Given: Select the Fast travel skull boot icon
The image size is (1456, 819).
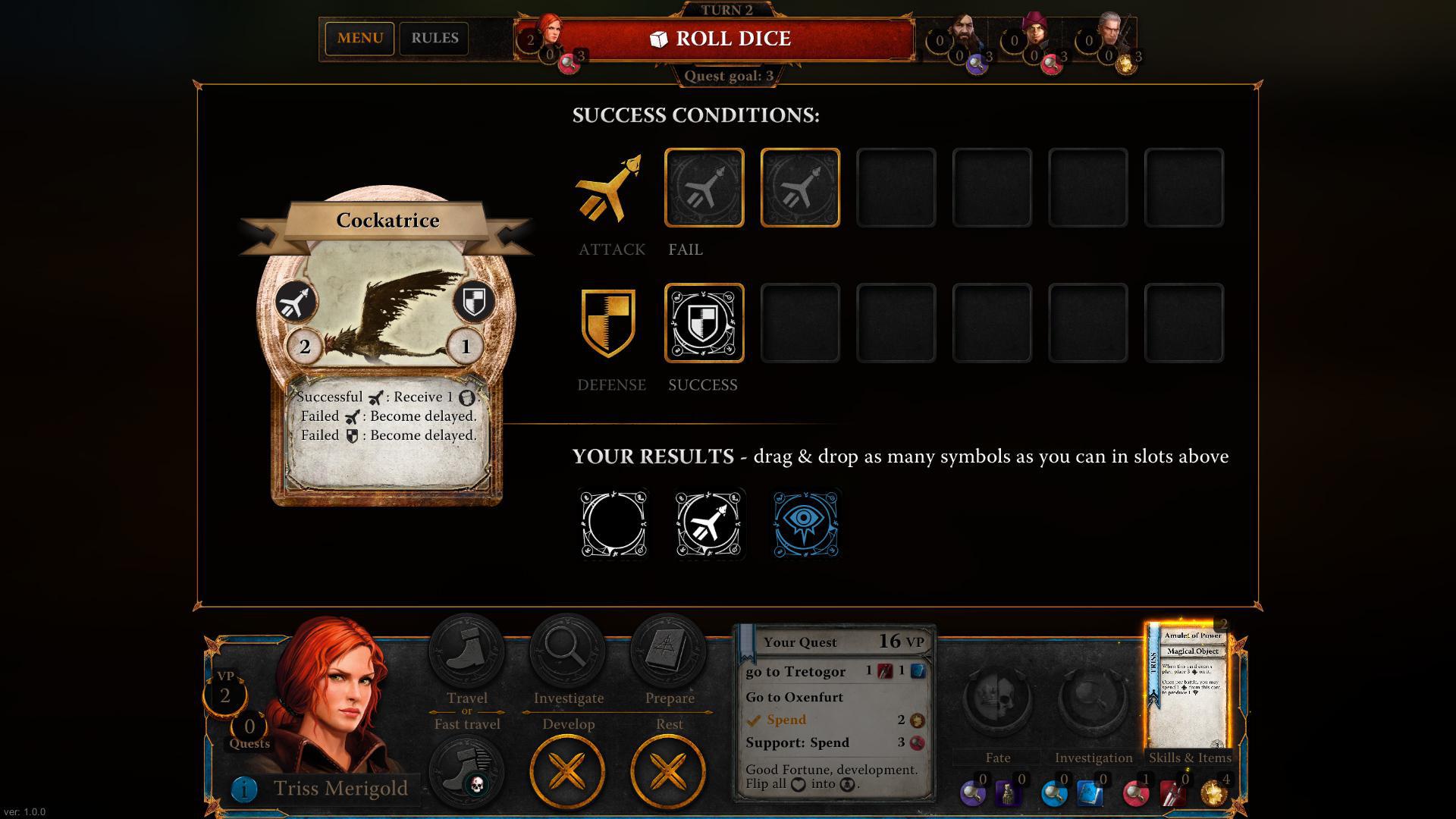Looking at the screenshot, I should pos(466,768).
